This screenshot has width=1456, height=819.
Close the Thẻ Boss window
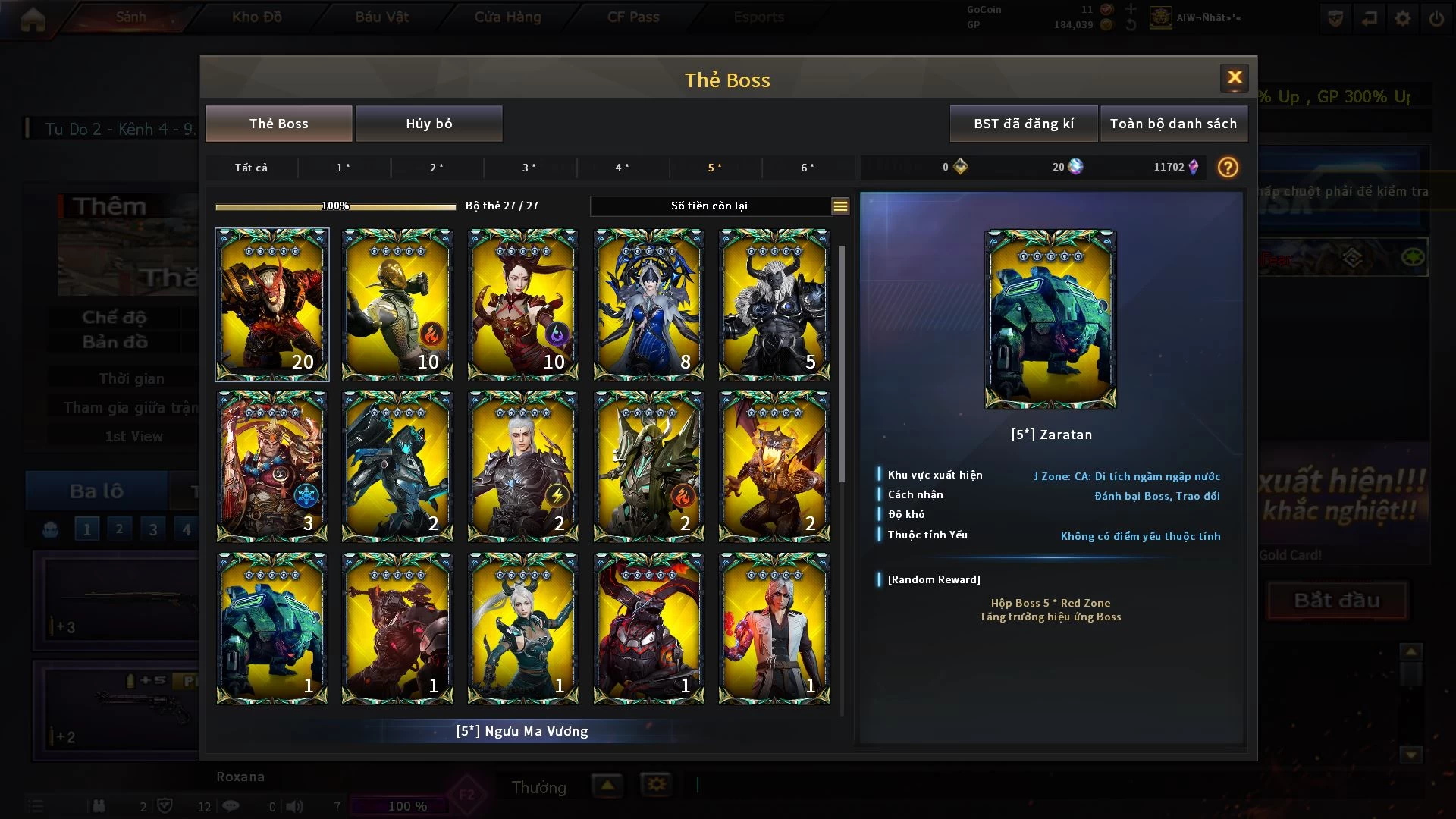pyautogui.click(x=1234, y=77)
